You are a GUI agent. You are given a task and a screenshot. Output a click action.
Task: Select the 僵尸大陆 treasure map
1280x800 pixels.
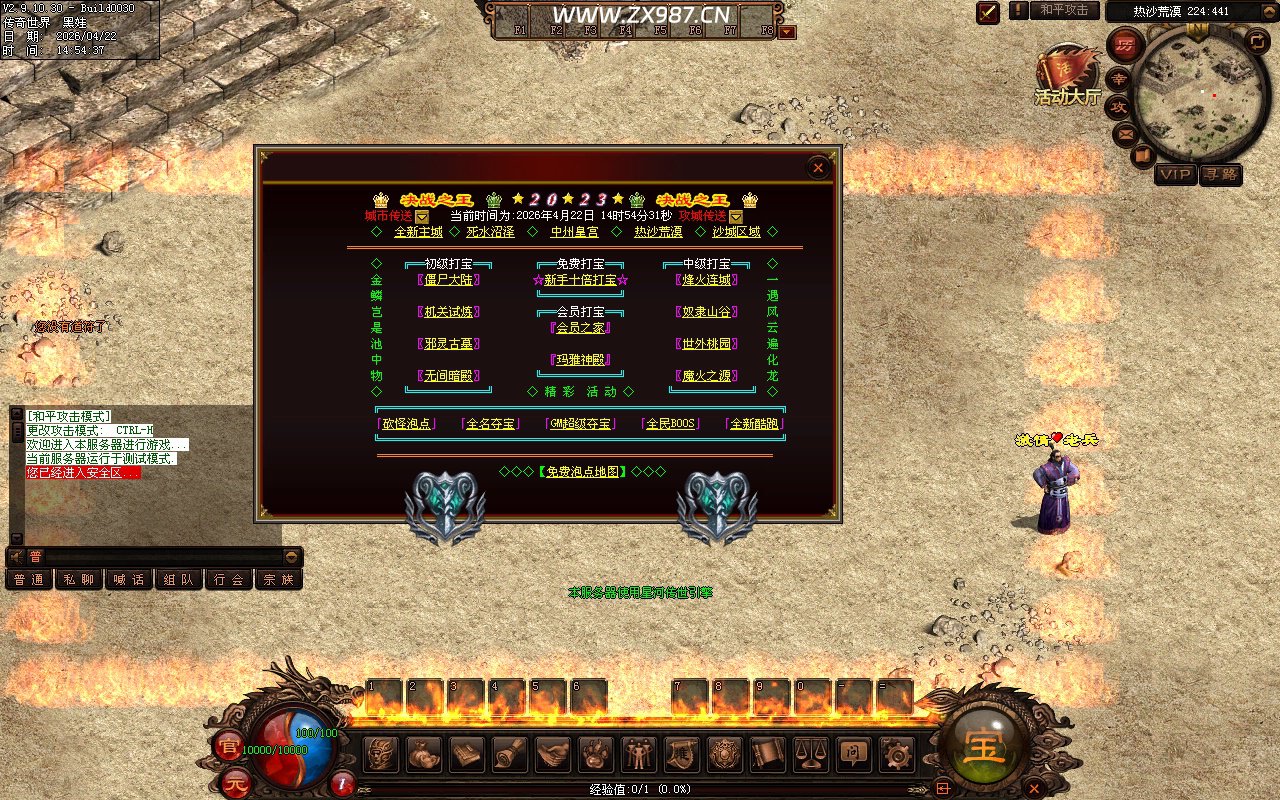pyautogui.click(x=448, y=280)
